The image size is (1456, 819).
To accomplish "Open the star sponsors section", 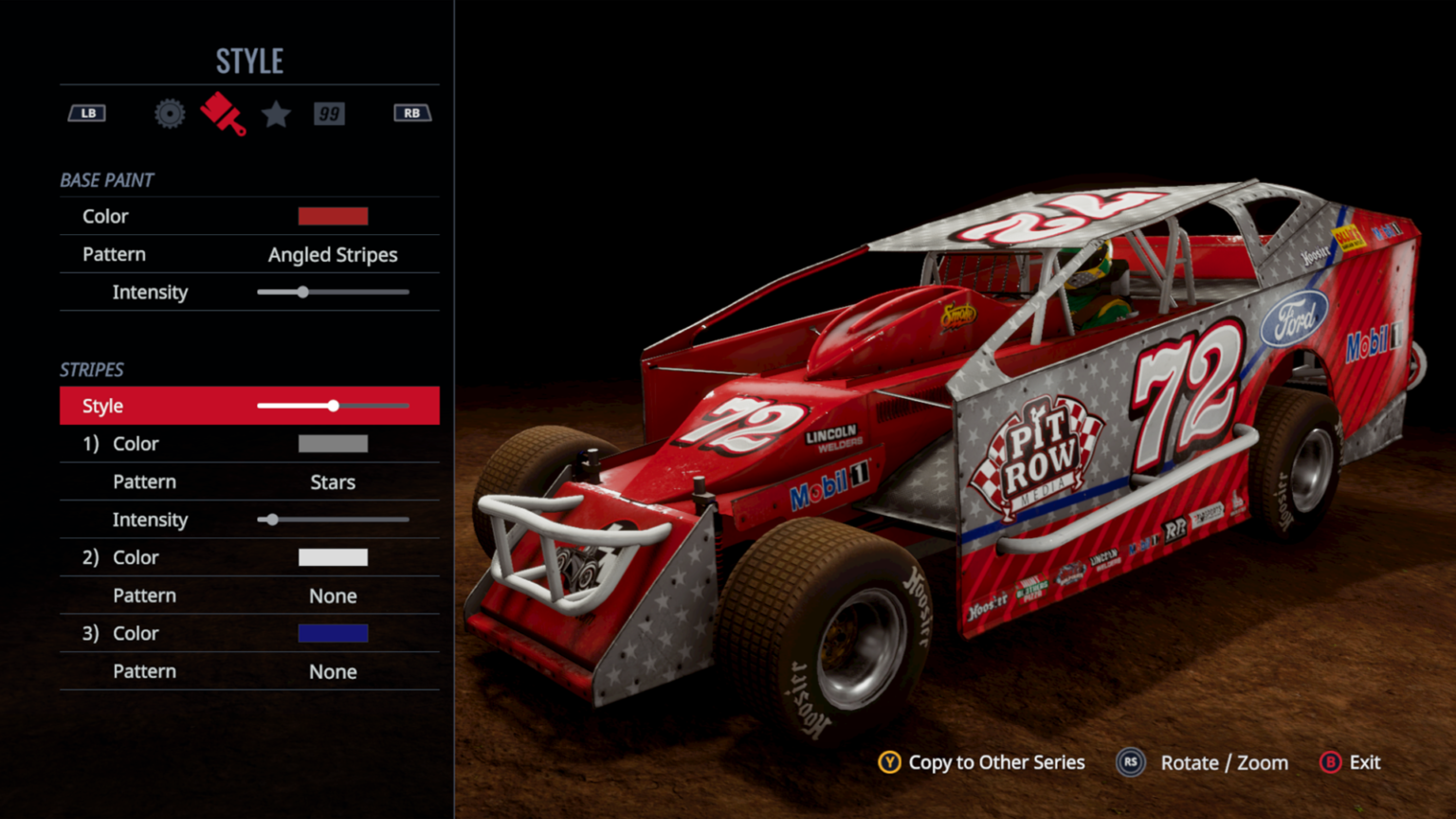I will point(276,114).
